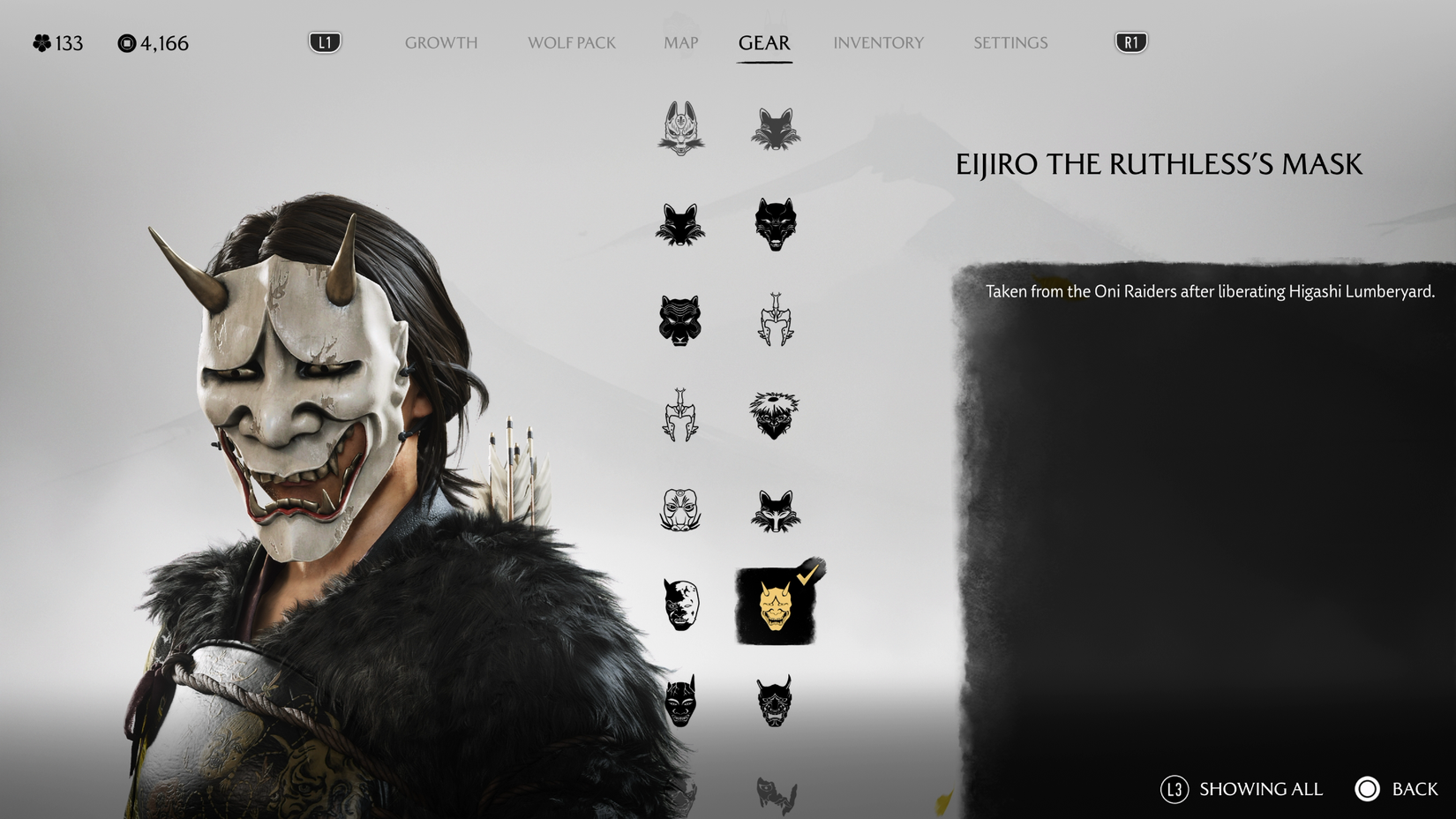Select the shaggy fox mask in the top row
This screenshot has height=819, width=1456.
pyautogui.click(x=777, y=126)
